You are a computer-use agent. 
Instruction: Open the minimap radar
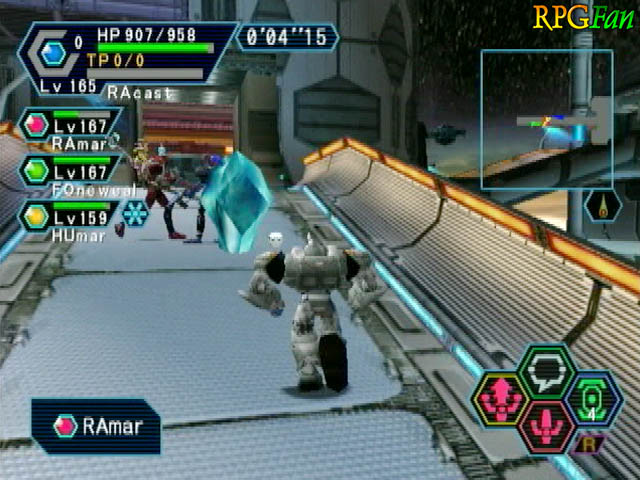(x=546, y=119)
